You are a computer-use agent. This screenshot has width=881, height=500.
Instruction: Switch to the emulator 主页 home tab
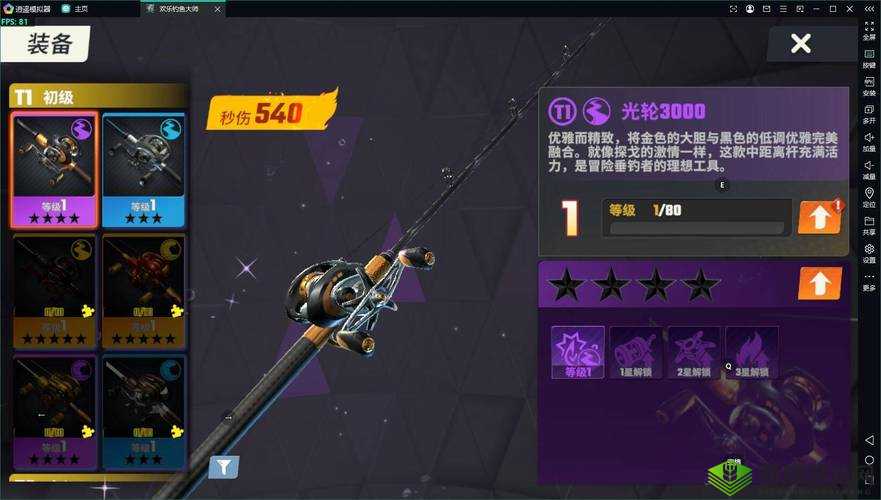pos(75,8)
